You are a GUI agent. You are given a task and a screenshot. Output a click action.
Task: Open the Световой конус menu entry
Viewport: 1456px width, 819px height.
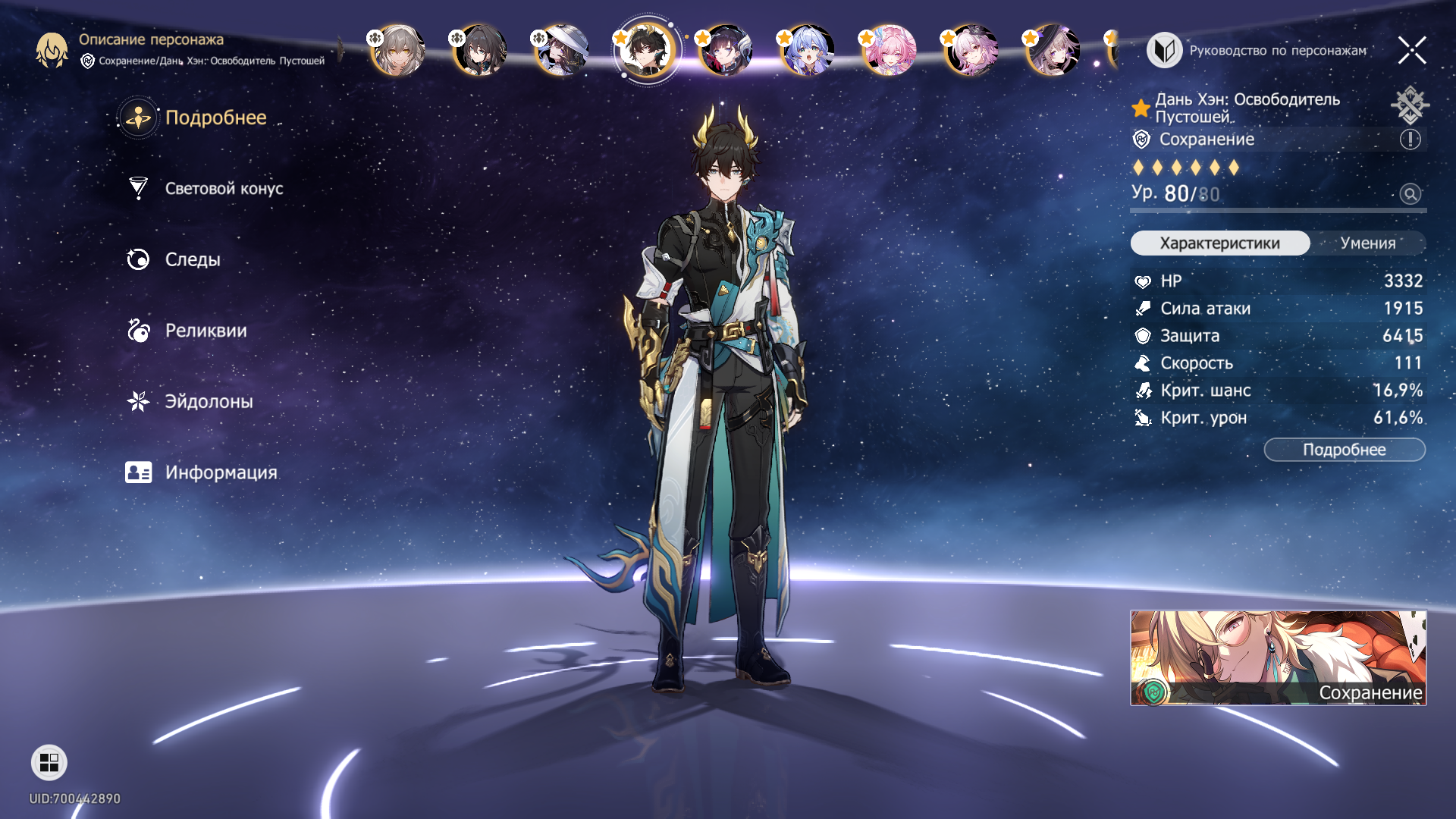(223, 189)
